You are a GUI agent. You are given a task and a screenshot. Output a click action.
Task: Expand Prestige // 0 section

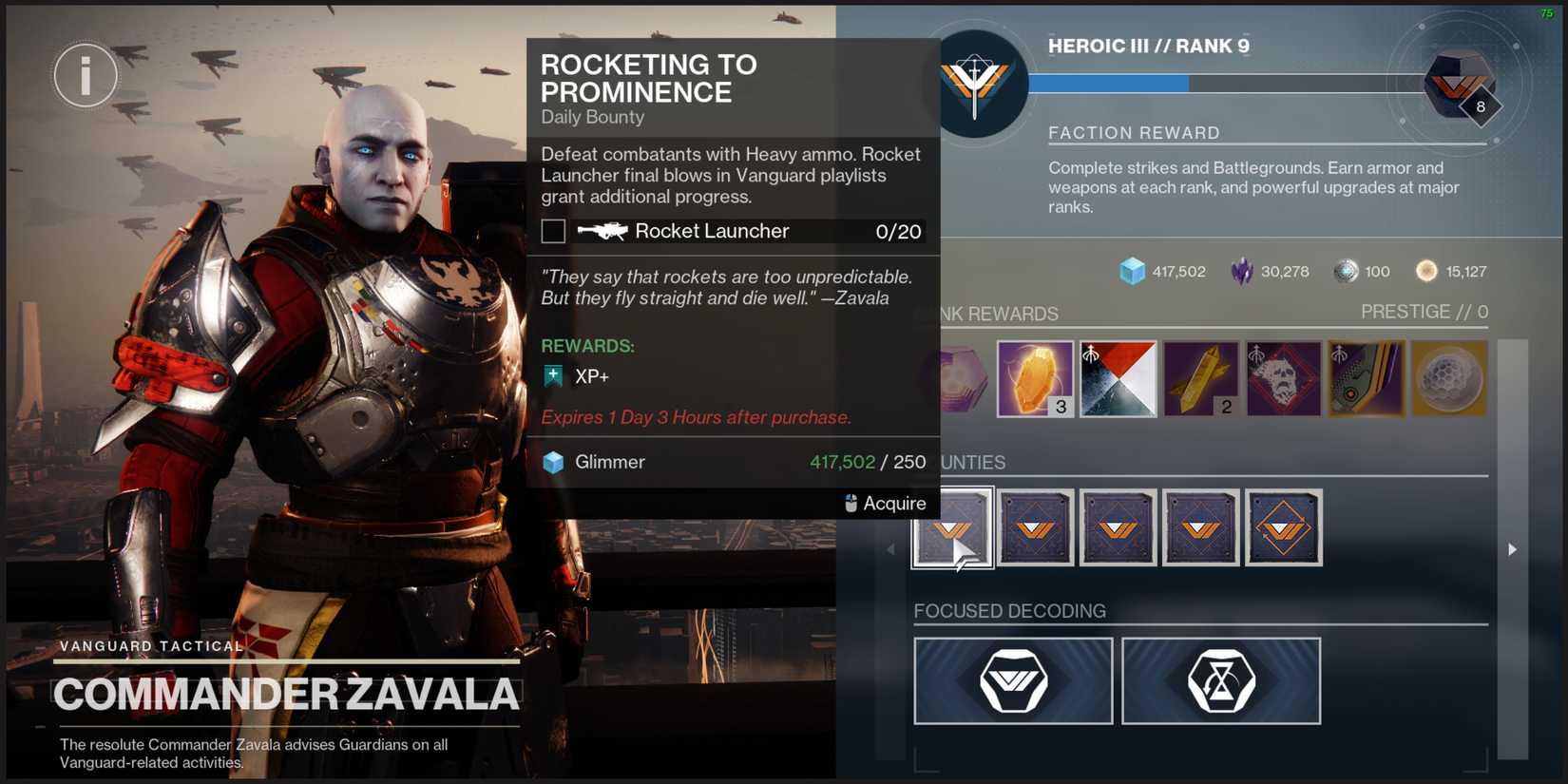click(1425, 311)
